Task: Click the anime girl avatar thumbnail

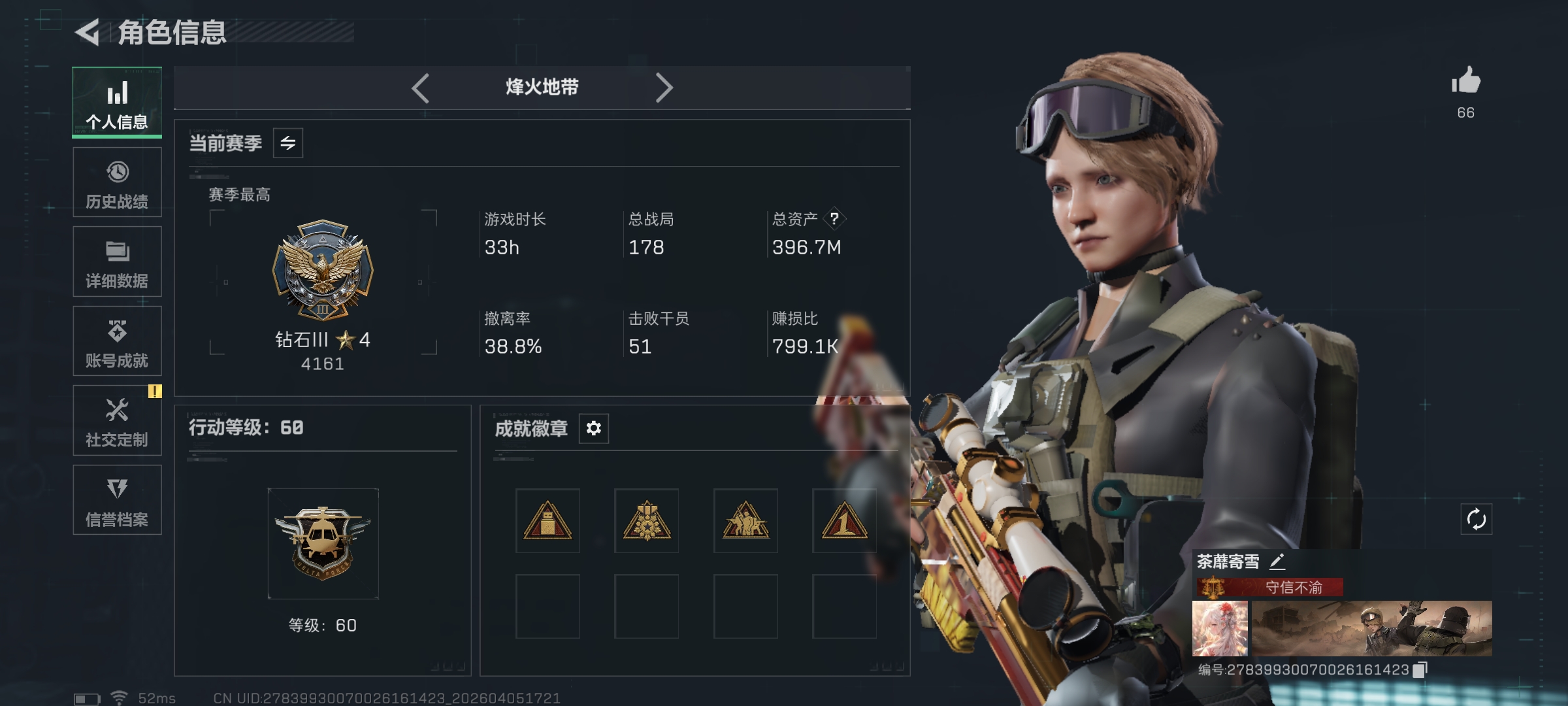Action: (x=1220, y=629)
